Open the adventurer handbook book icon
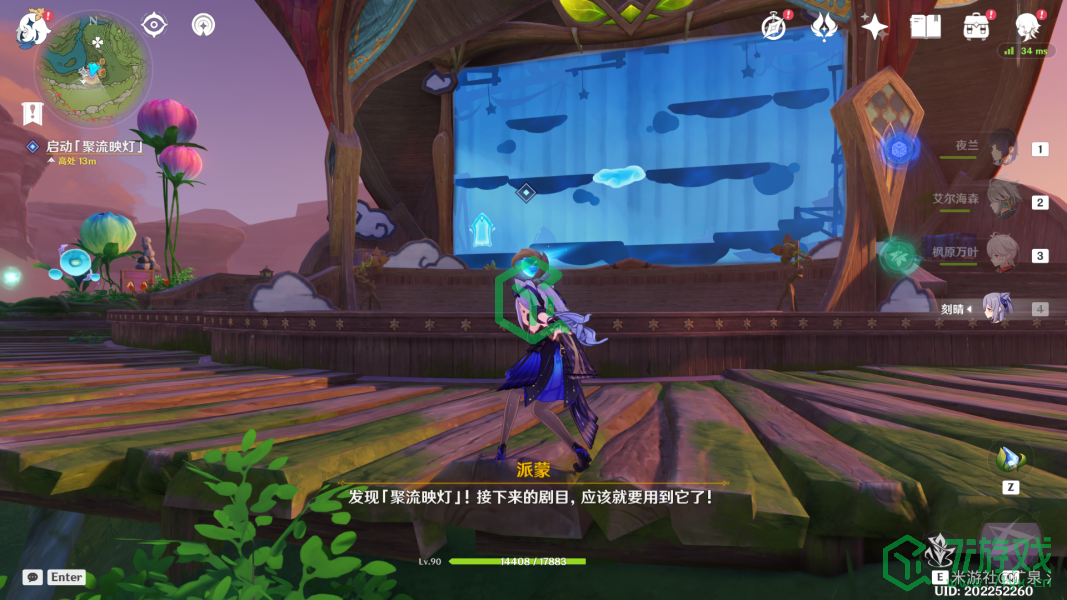Screen dimensions: 1067x600 coord(925,27)
